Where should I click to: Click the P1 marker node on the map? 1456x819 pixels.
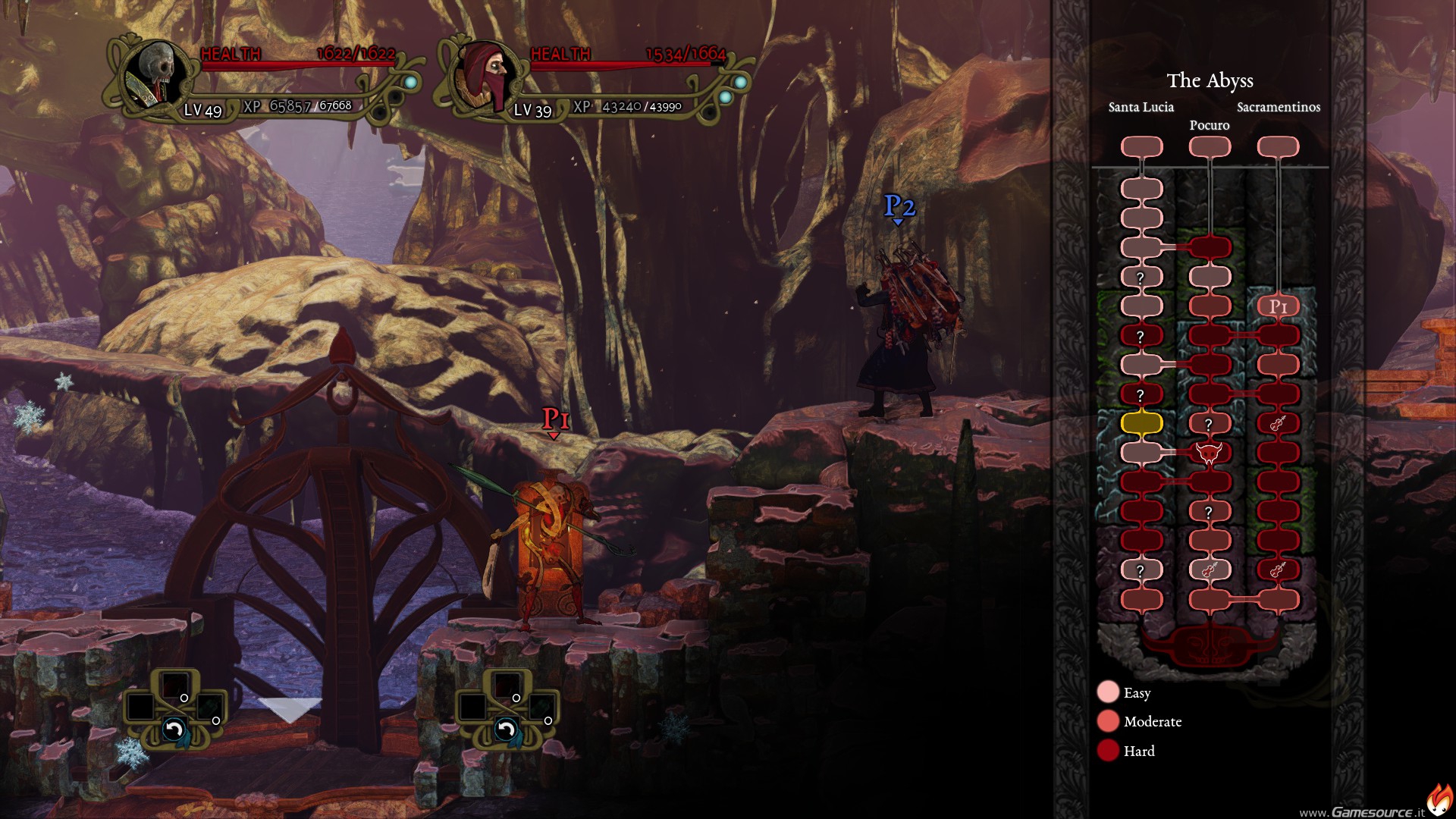1279,306
